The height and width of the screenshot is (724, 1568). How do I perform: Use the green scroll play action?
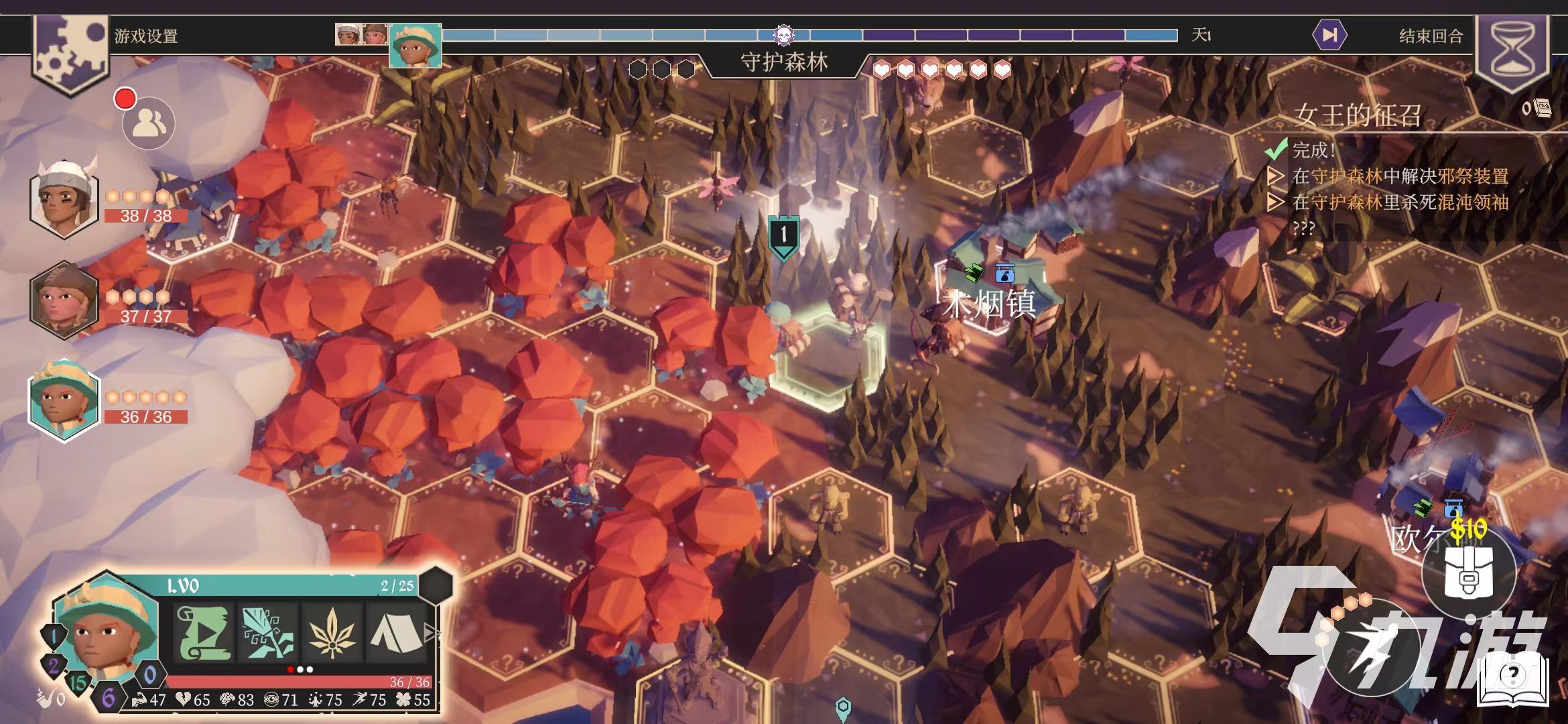coord(204,632)
